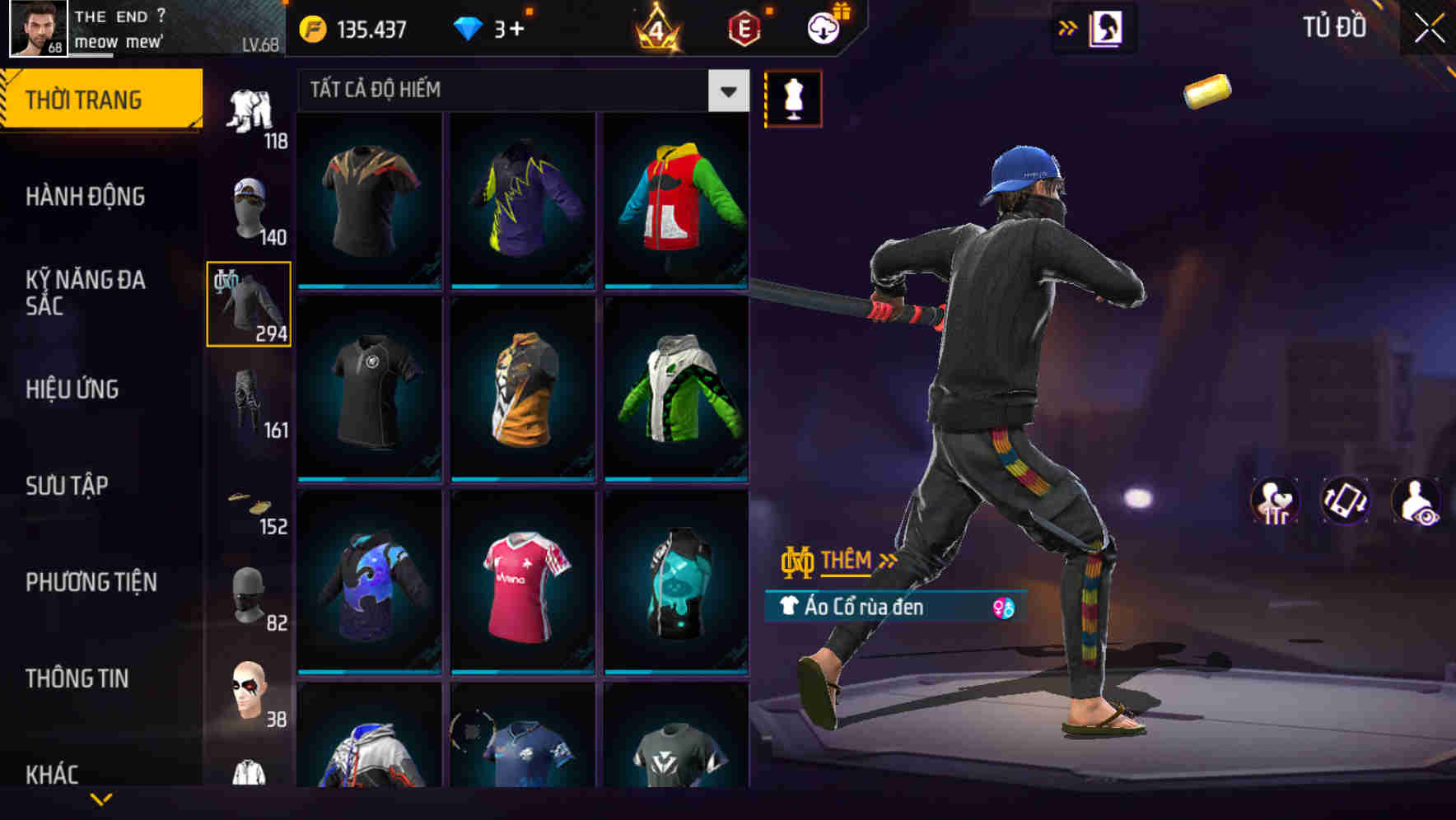Click the mannequin icon next to rarity filter
This screenshot has height=820, width=1456.
pyautogui.click(x=793, y=98)
